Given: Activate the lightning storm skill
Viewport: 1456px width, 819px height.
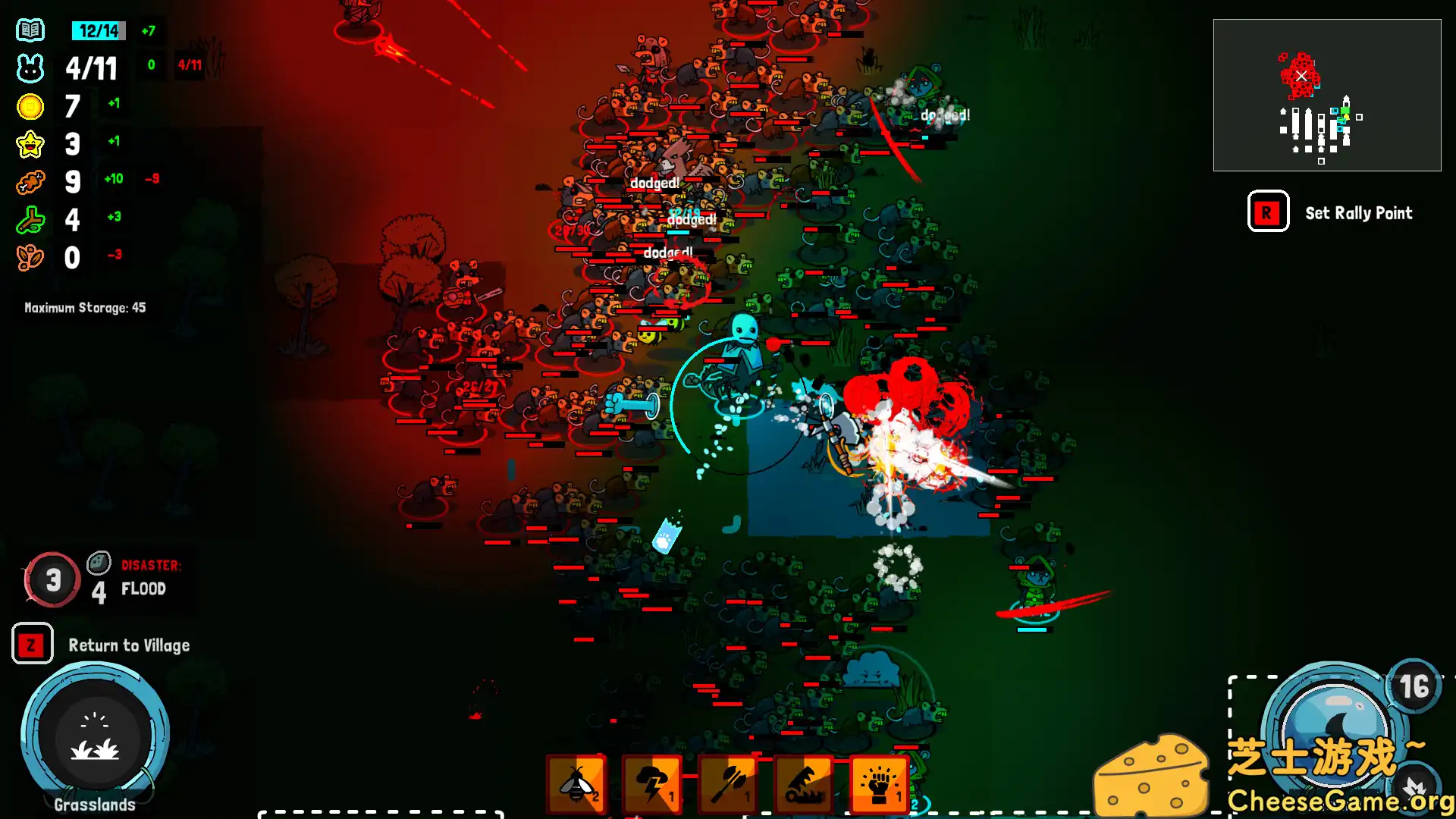Looking at the screenshot, I should [652, 783].
